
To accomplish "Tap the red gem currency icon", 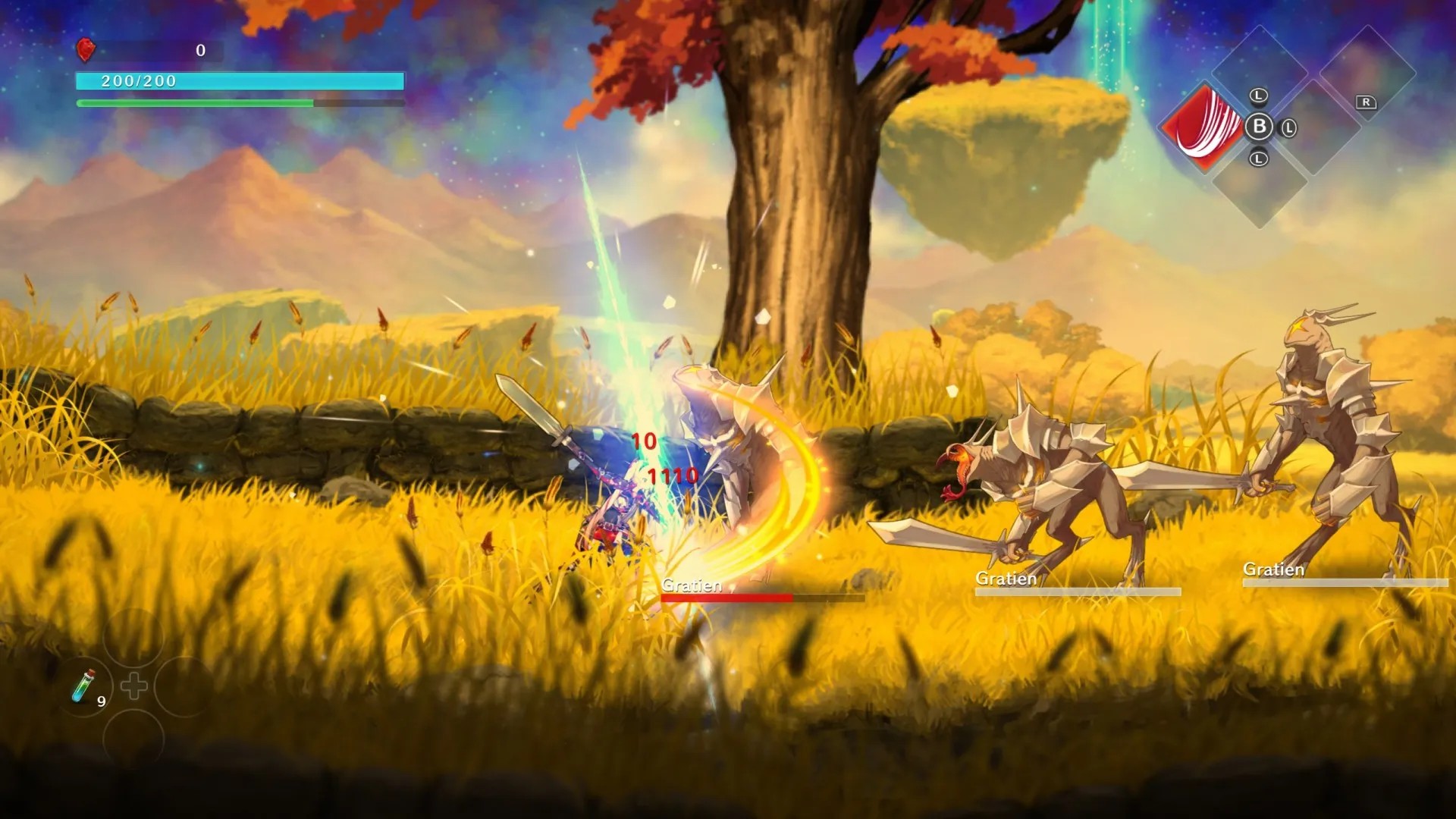I will coord(86,50).
